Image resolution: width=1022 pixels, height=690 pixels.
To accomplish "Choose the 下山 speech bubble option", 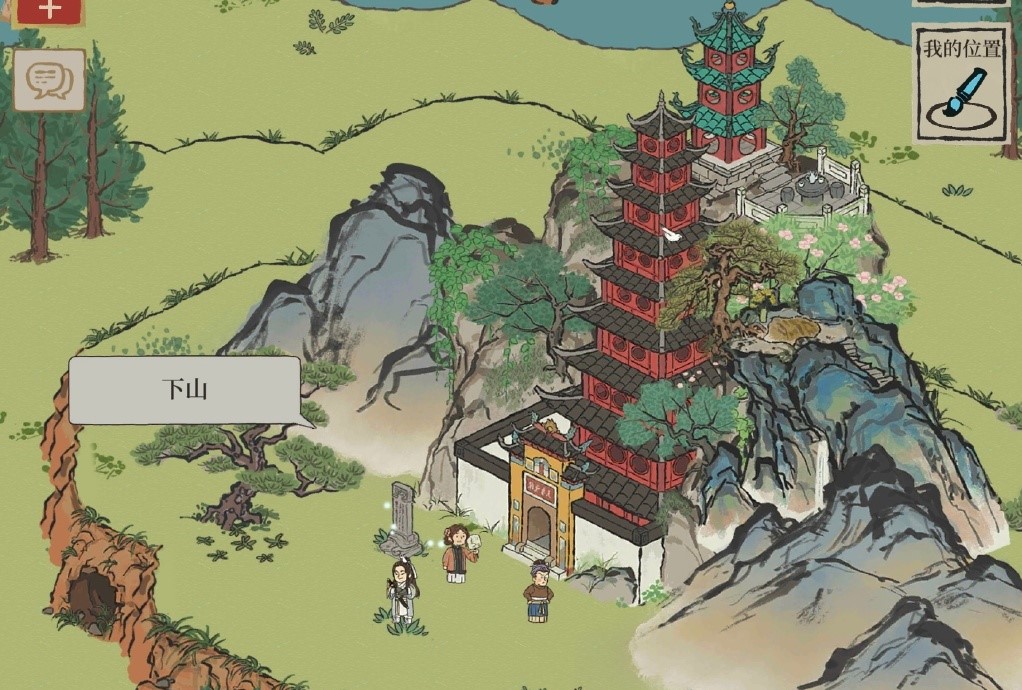I will (x=185, y=390).
